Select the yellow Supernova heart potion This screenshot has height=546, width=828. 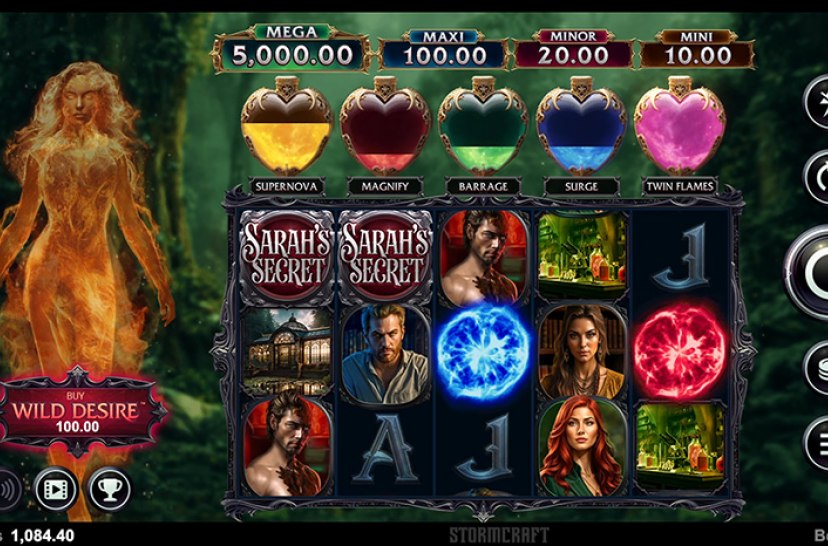click(x=286, y=130)
